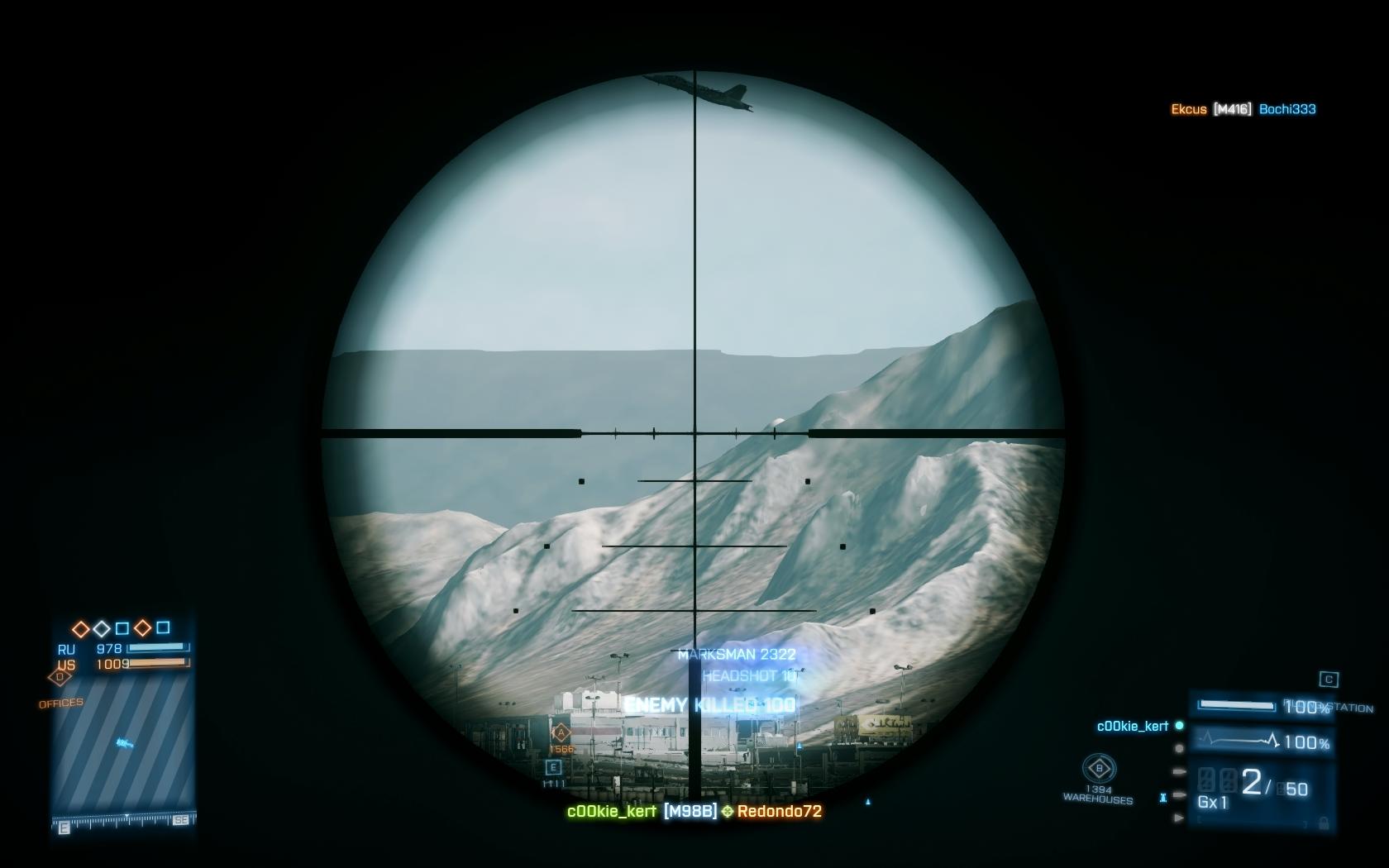
Task: Click the A objective marker icon
Action: 561,732
